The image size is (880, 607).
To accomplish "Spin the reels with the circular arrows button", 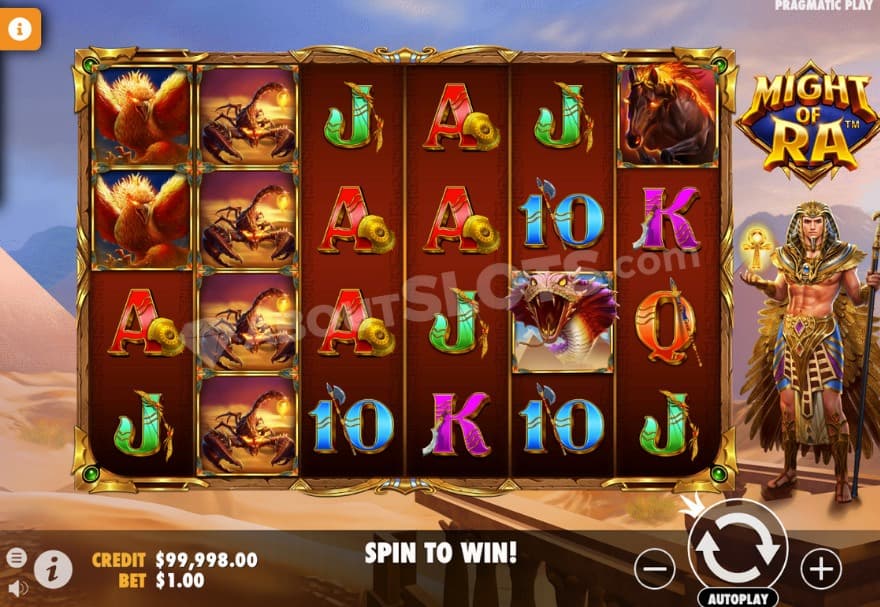I will 737,548.
